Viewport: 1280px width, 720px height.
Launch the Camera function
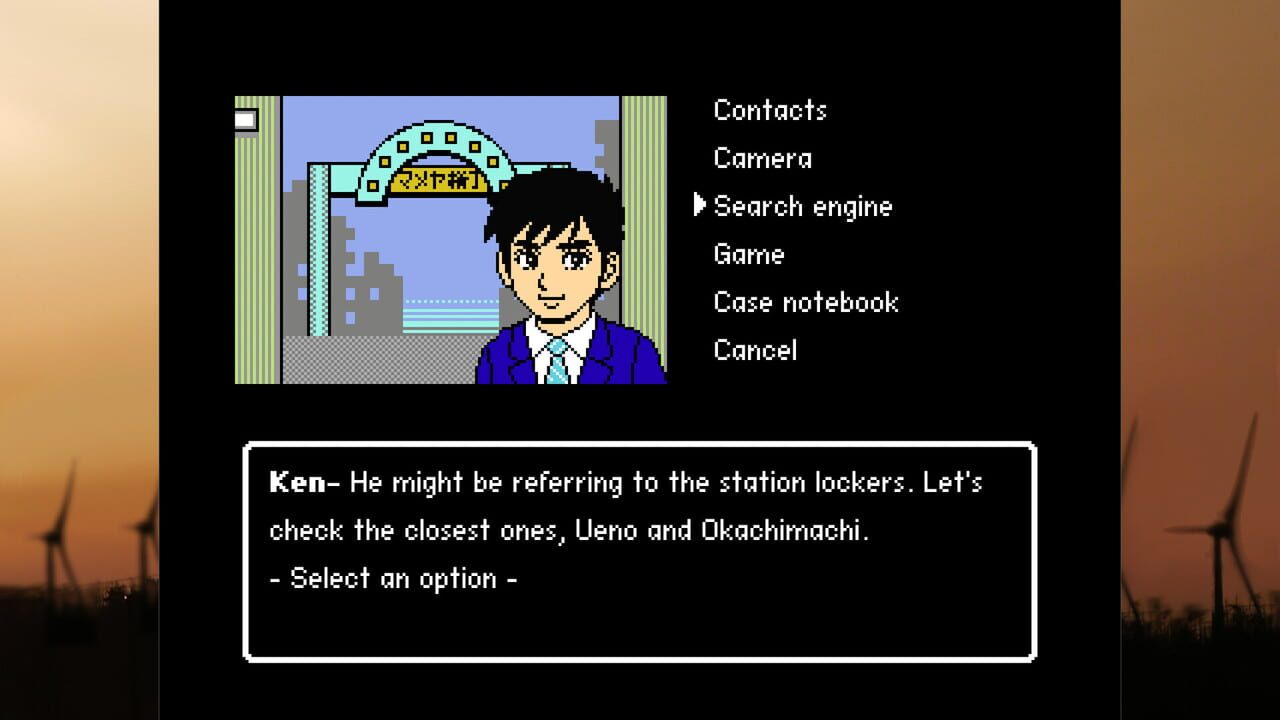click(x=763, y=158)
